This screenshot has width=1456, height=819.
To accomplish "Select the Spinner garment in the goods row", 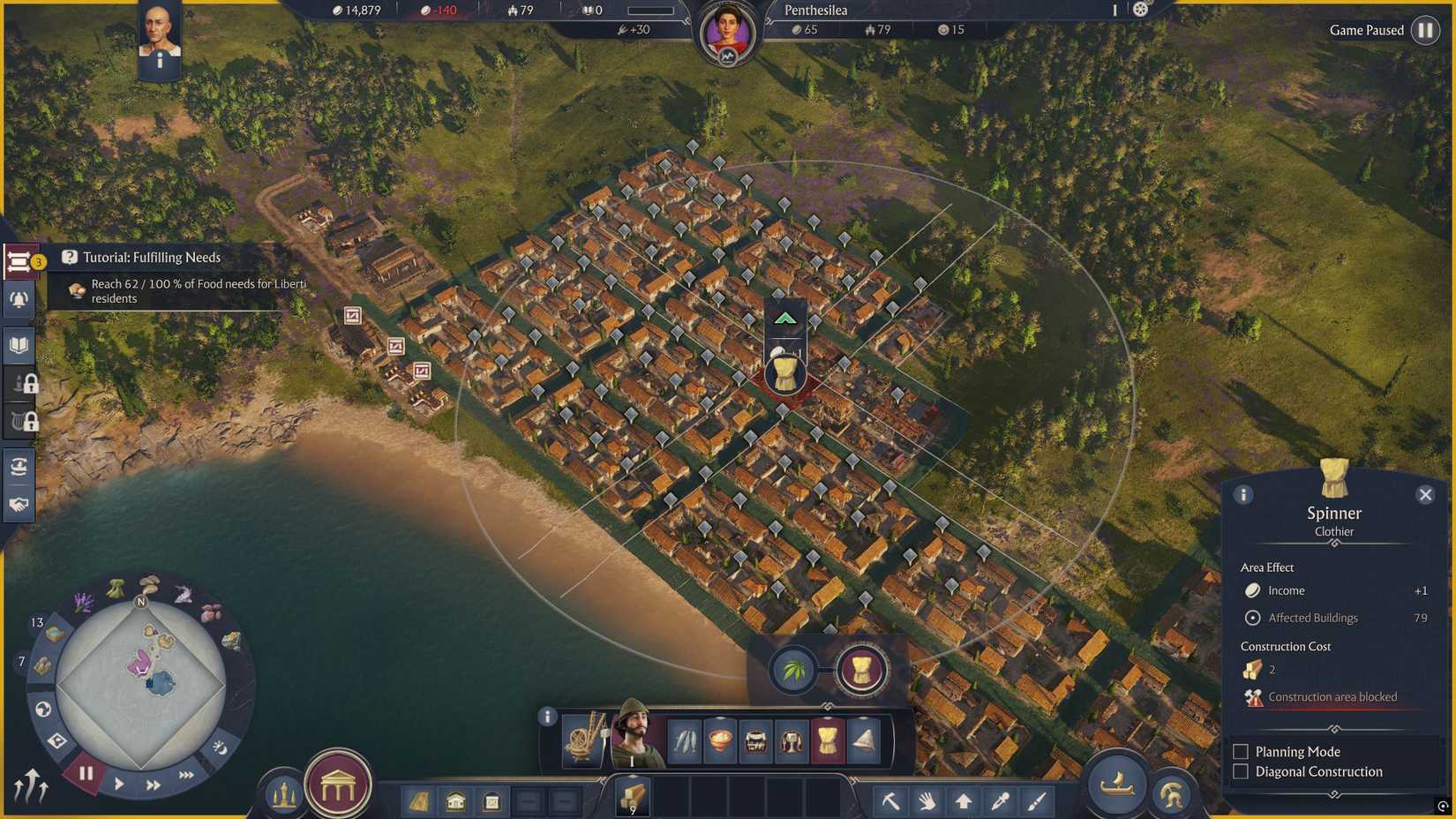I will click(x=828, y=741).
